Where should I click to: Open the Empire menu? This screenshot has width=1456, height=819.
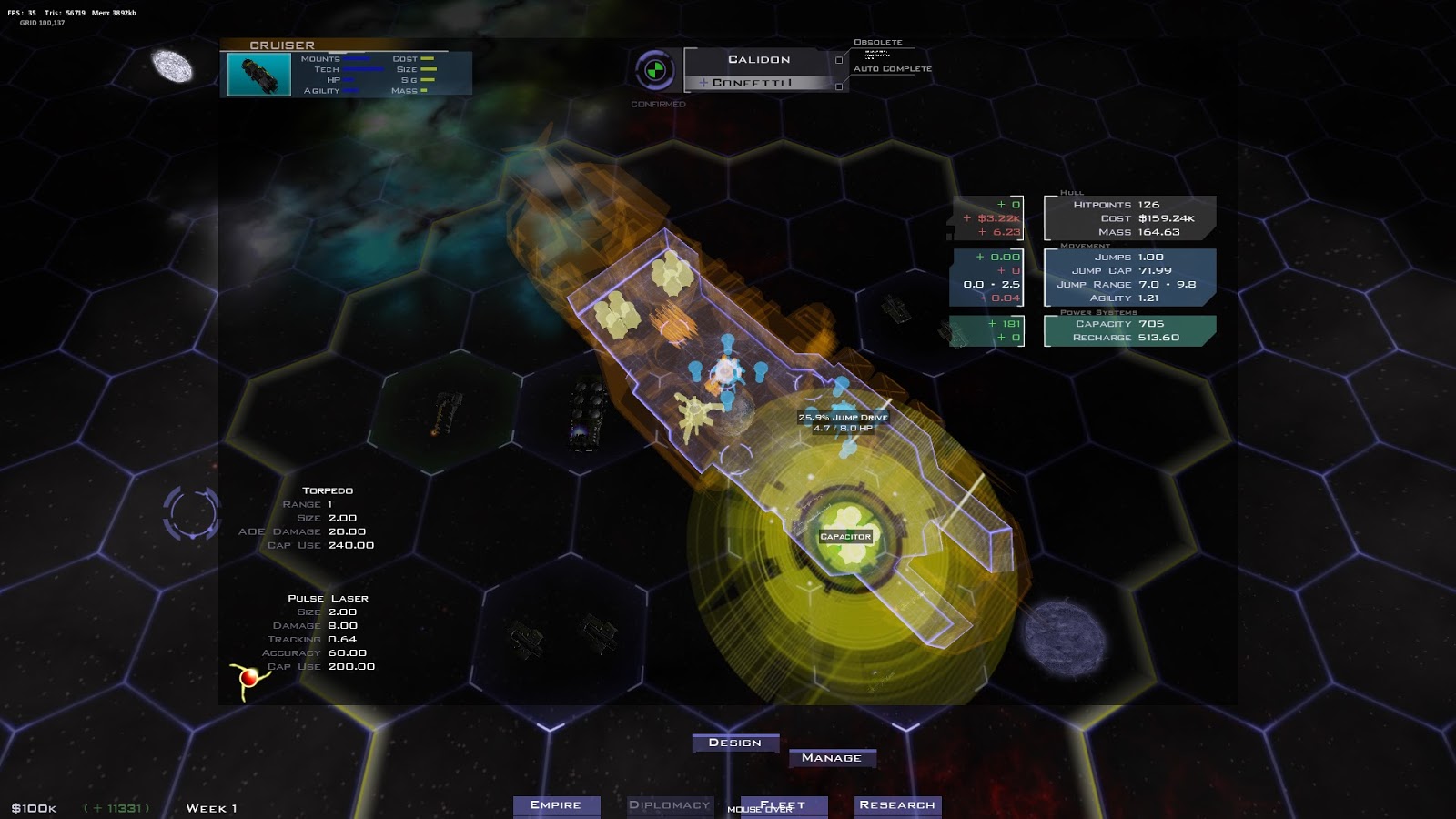point(557,805)
